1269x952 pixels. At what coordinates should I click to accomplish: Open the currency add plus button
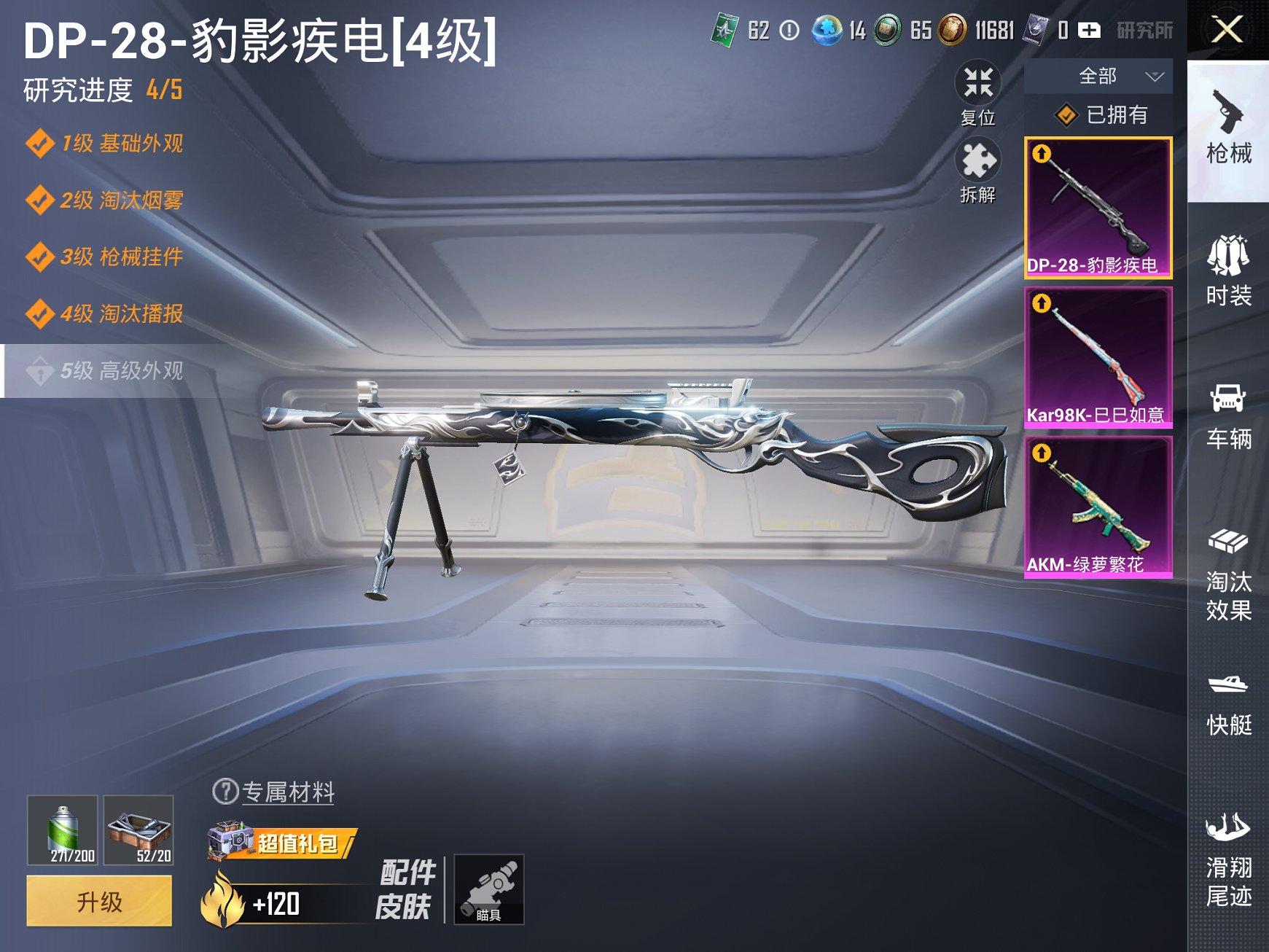click(x=1090, y=31)
